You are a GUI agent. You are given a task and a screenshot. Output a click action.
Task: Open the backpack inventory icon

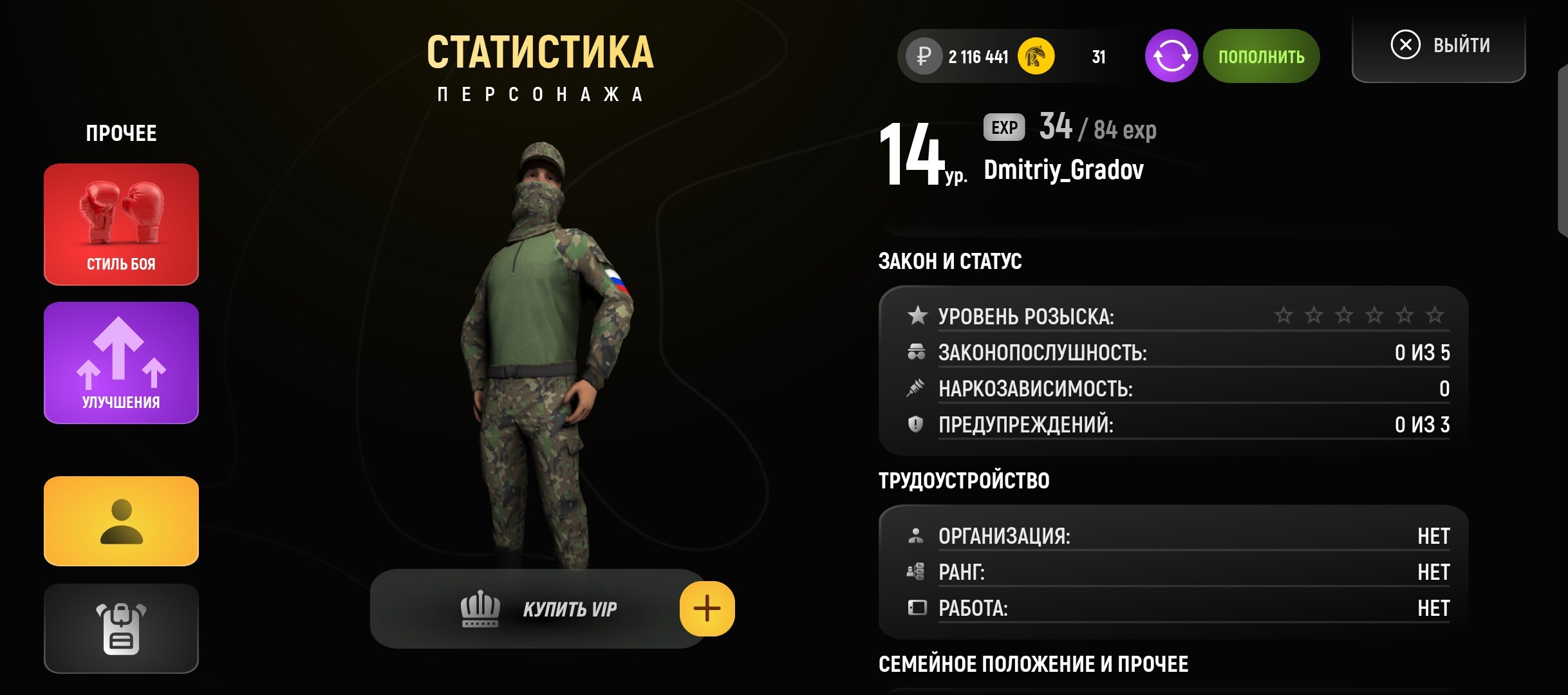click(120, 629)
